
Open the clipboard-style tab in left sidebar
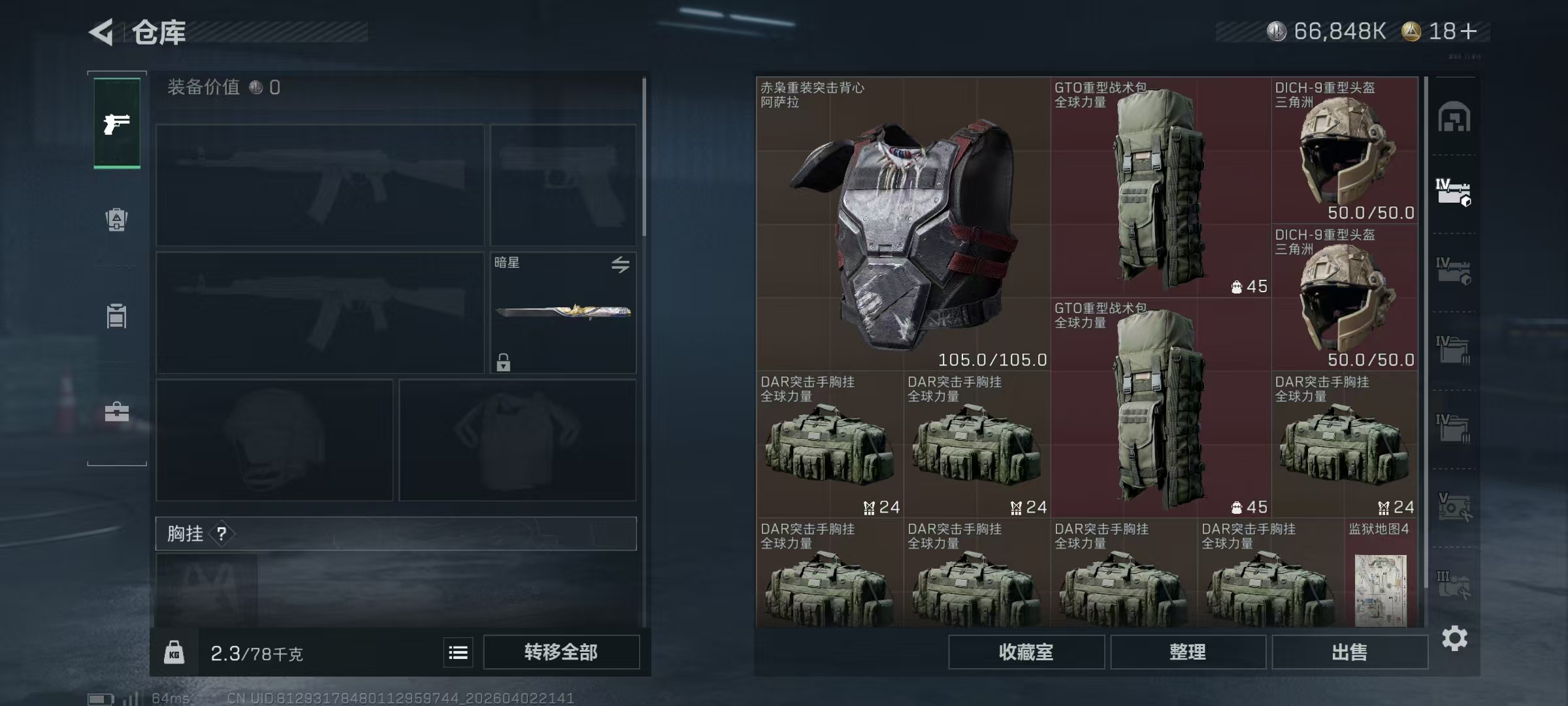pos(117,316)
